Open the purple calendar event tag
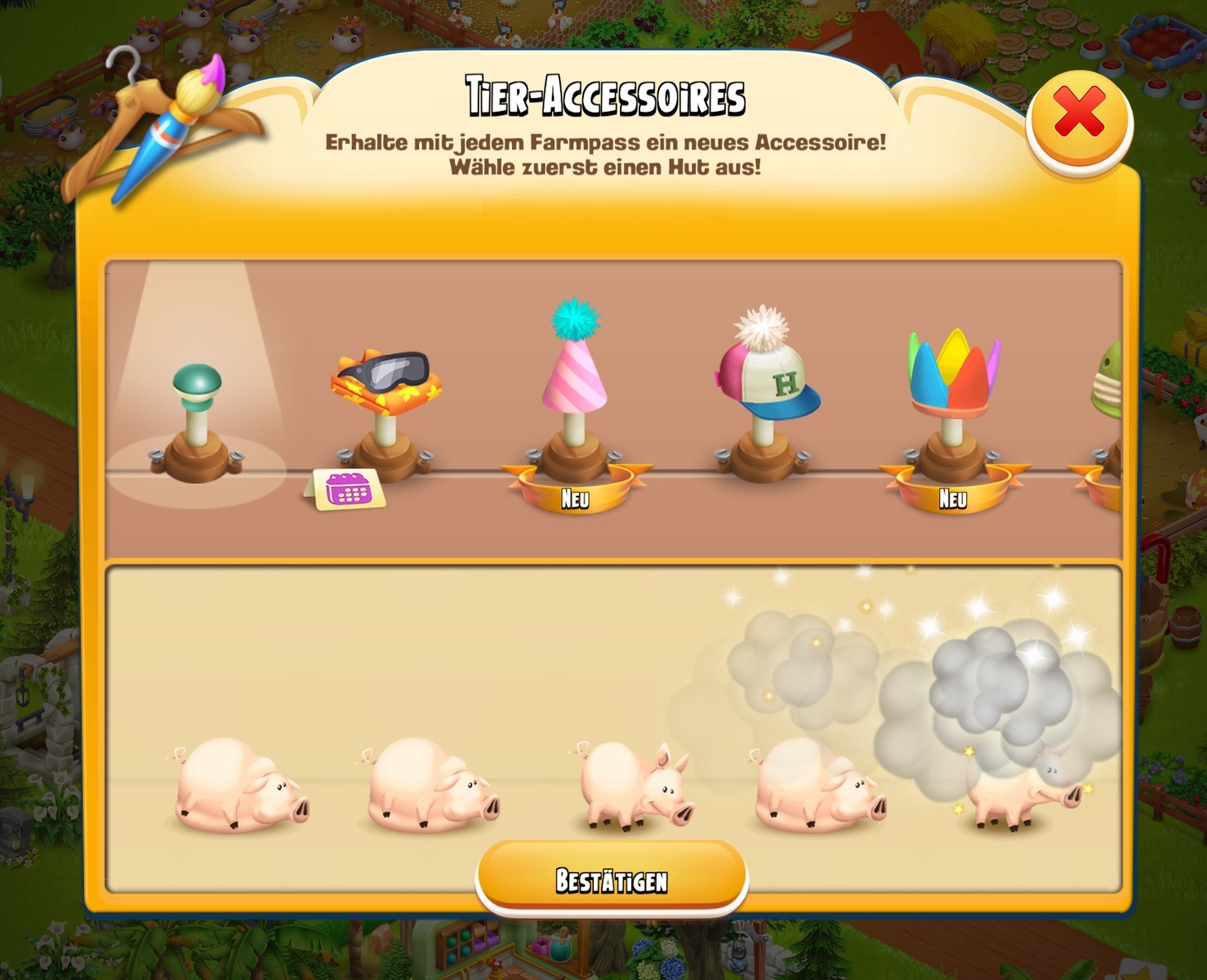1207x980 pixels. coord(346,490)
